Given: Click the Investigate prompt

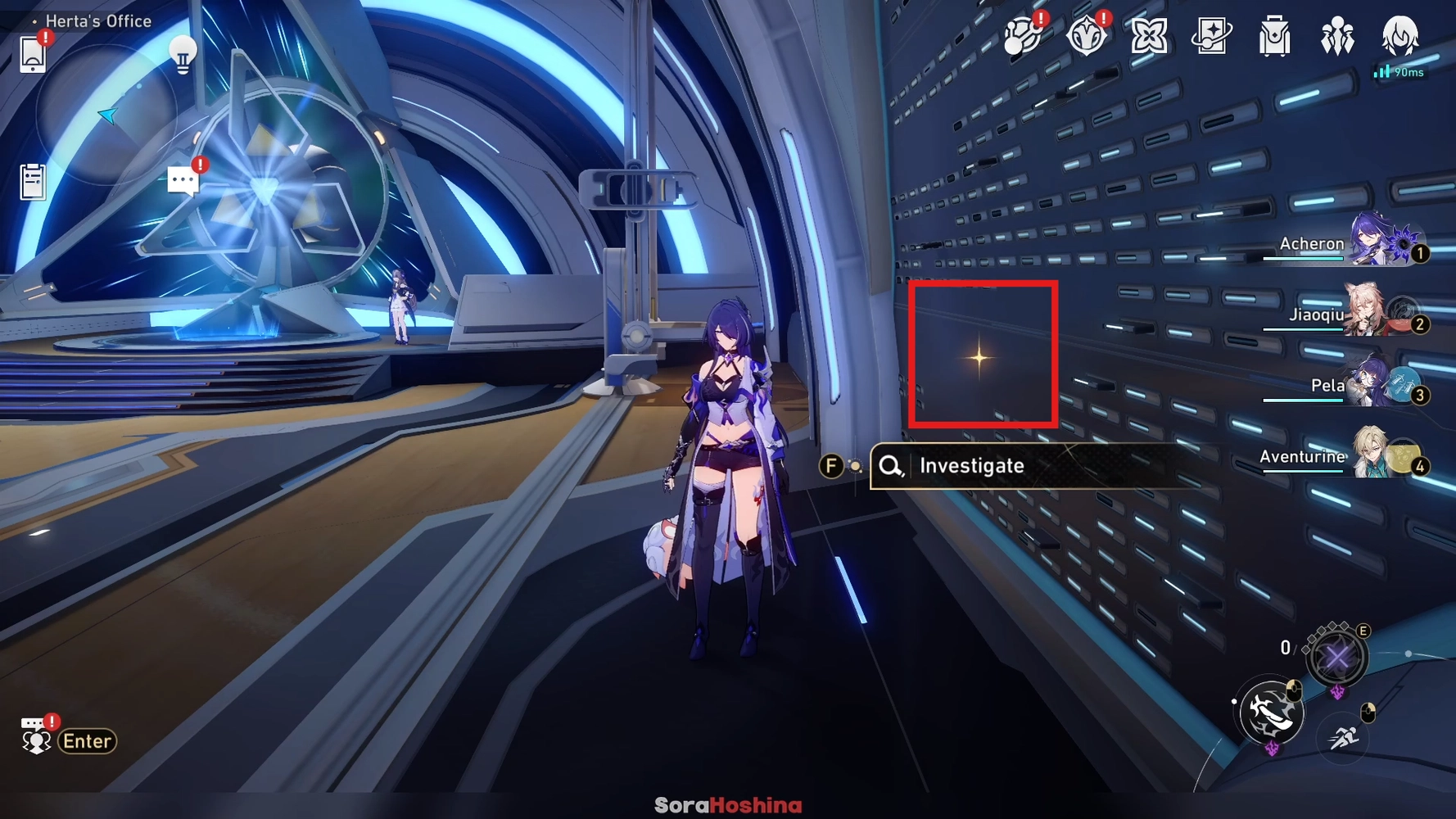Looking at the screenshot, I should click(971, 465).
